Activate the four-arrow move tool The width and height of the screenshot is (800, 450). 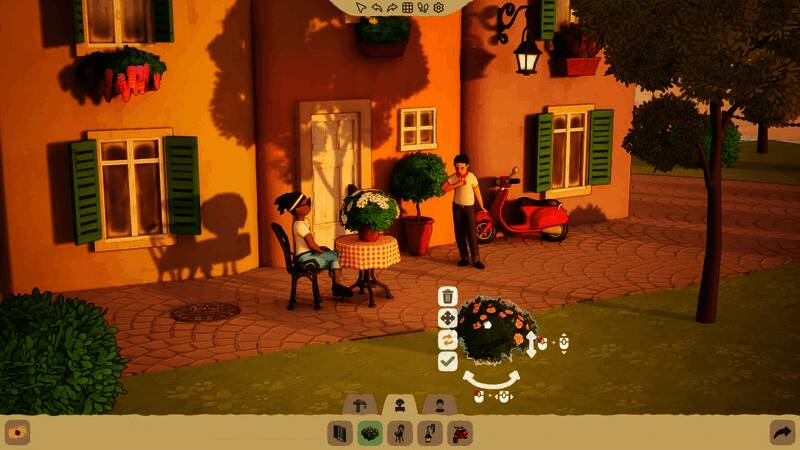[448, 318]
